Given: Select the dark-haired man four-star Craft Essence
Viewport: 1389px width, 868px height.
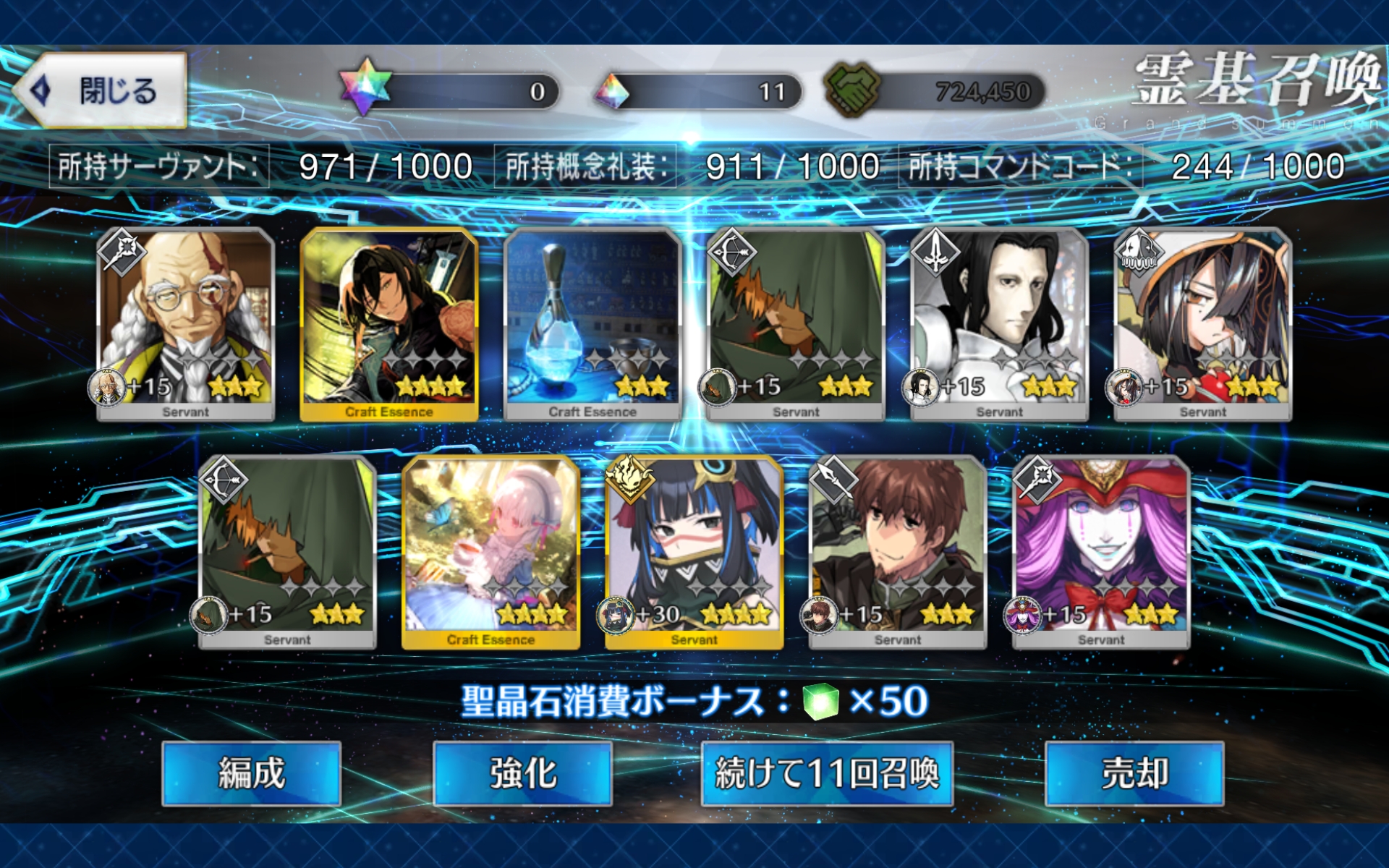Looking at the screenshot, I should click(389, 323).
